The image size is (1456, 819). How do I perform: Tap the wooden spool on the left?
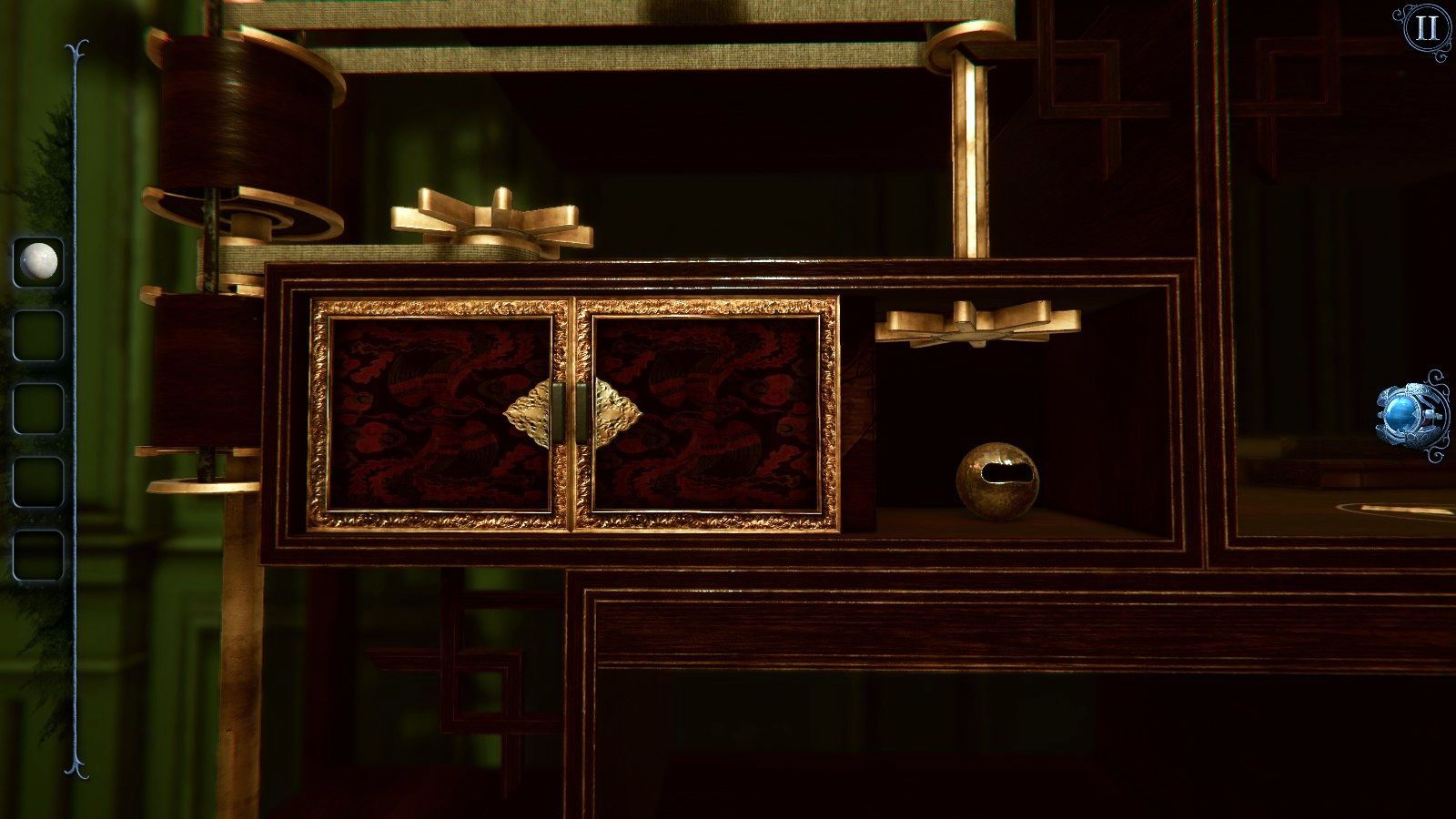click(238, 118)
